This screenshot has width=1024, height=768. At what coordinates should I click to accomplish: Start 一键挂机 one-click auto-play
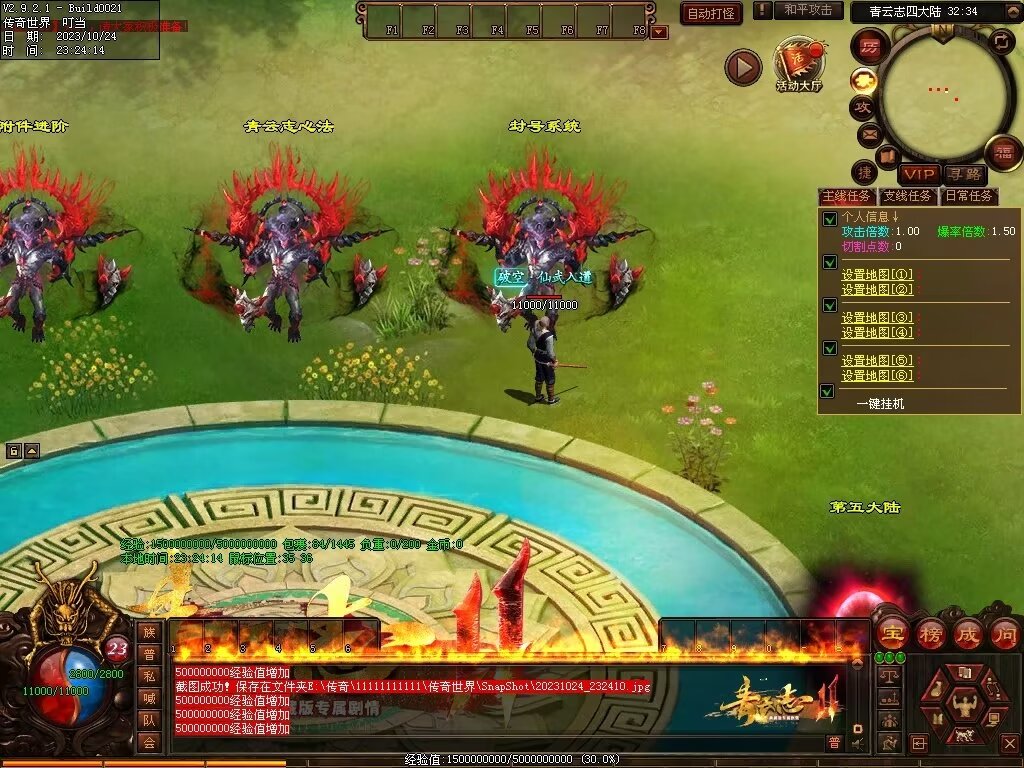880,403
